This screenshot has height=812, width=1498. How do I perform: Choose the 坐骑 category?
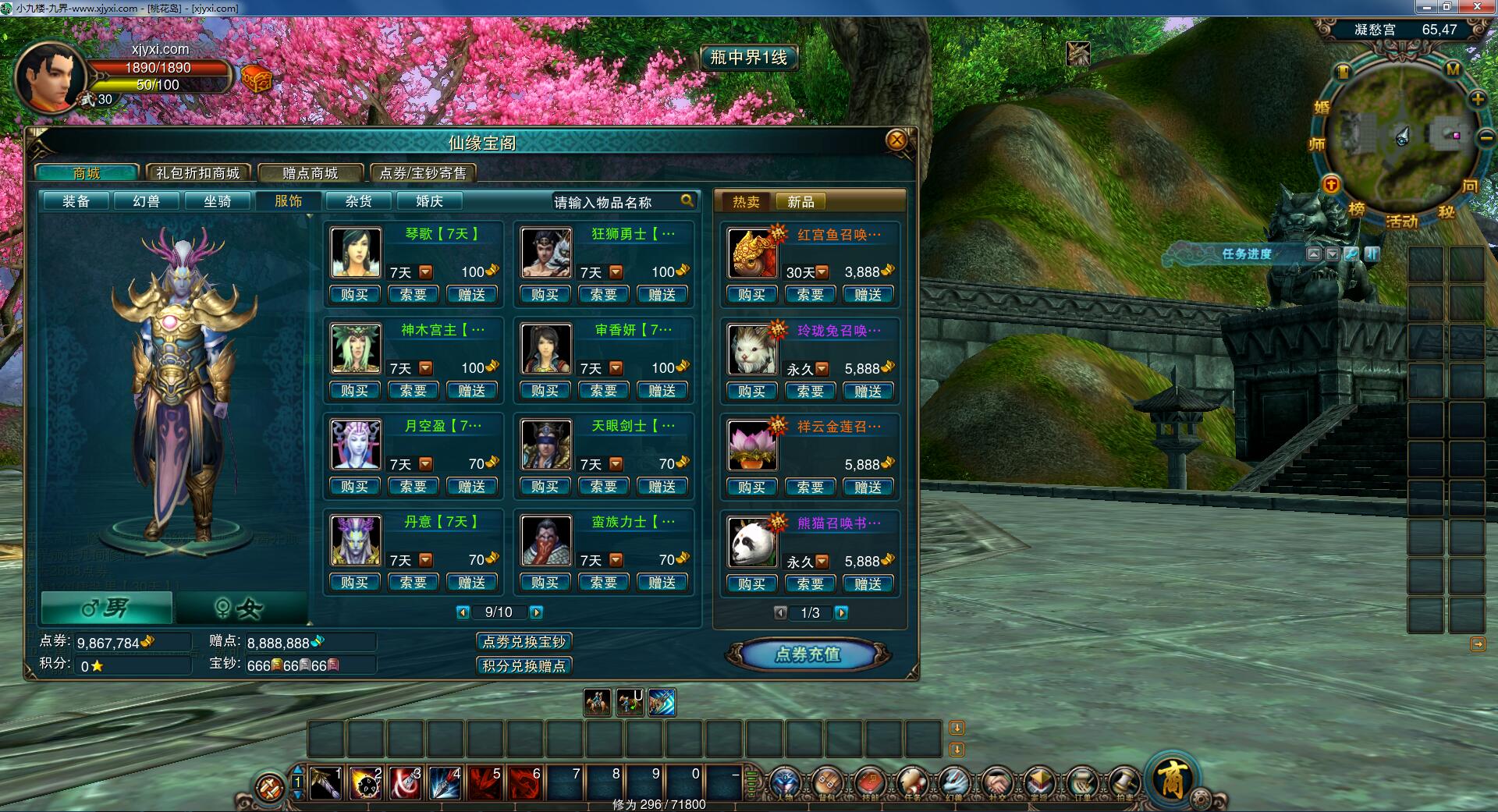[x=218, y=201]
